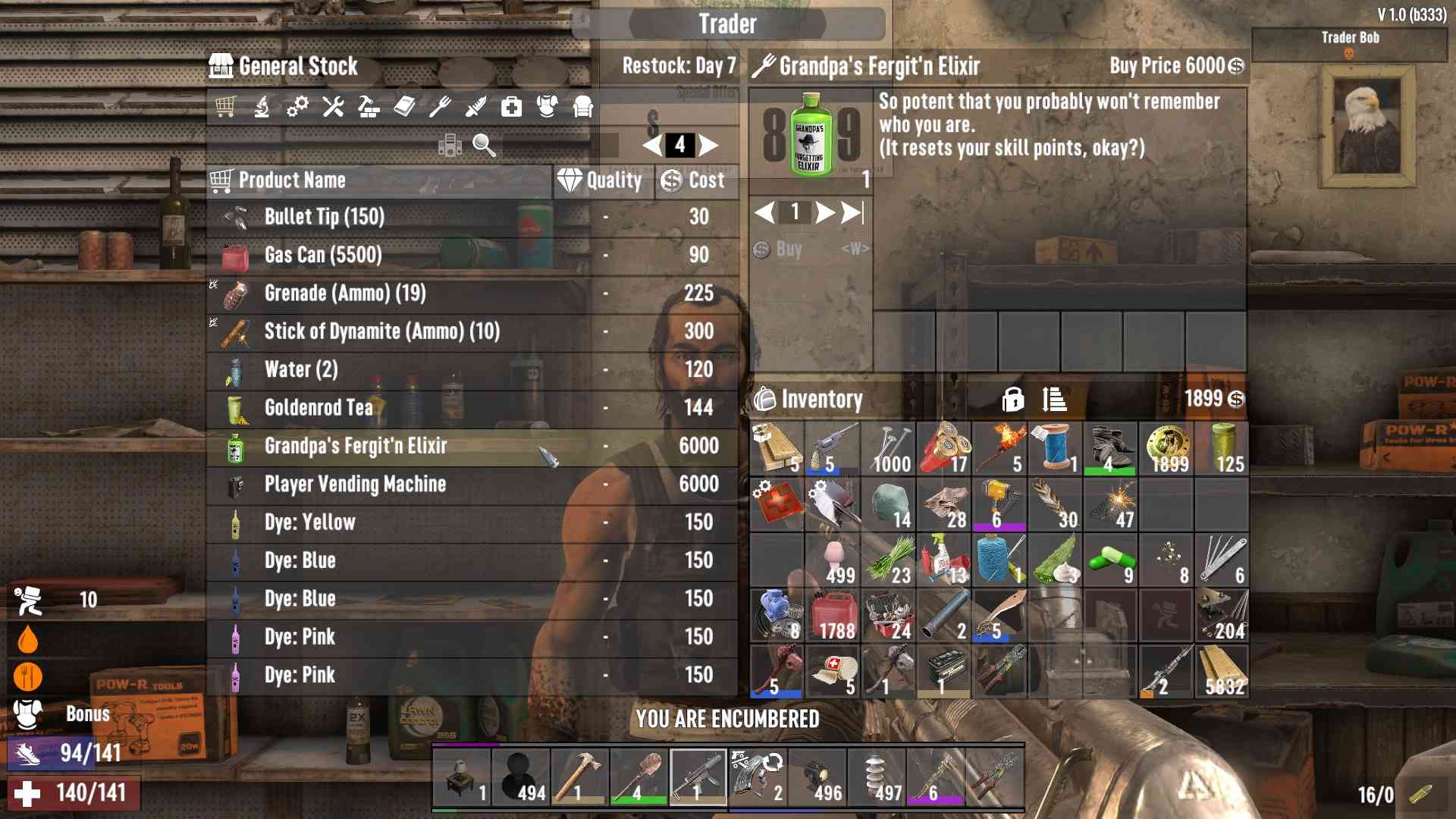Viewport: 1456px width, 819px height.
Task: Set purchase quantity to maximum
Action: [x=853, y=212]
